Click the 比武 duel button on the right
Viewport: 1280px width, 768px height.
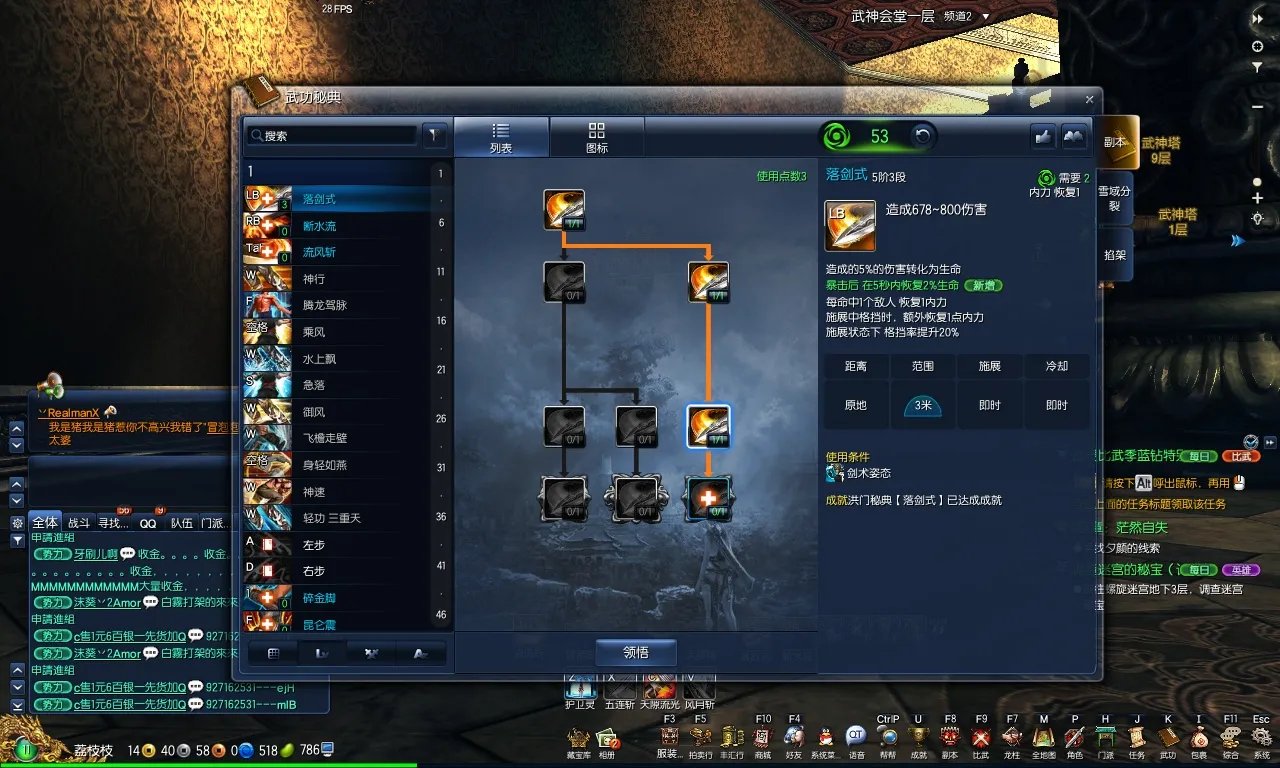click(x=1241, y=456)
